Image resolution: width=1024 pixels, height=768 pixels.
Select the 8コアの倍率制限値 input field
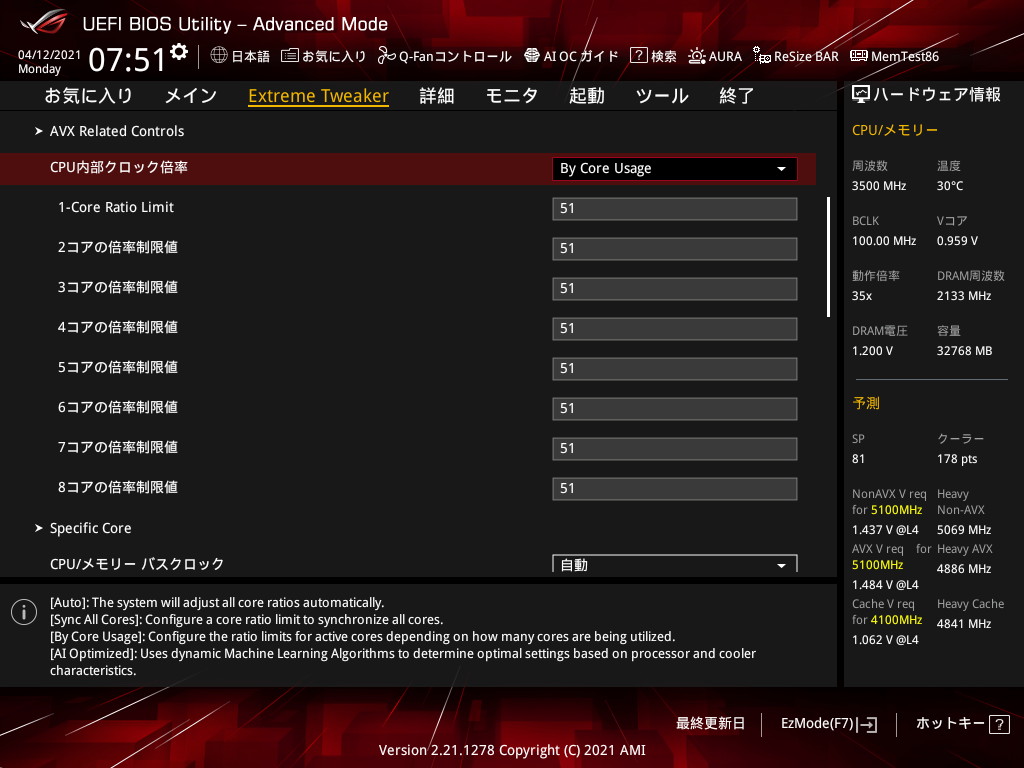674,488
